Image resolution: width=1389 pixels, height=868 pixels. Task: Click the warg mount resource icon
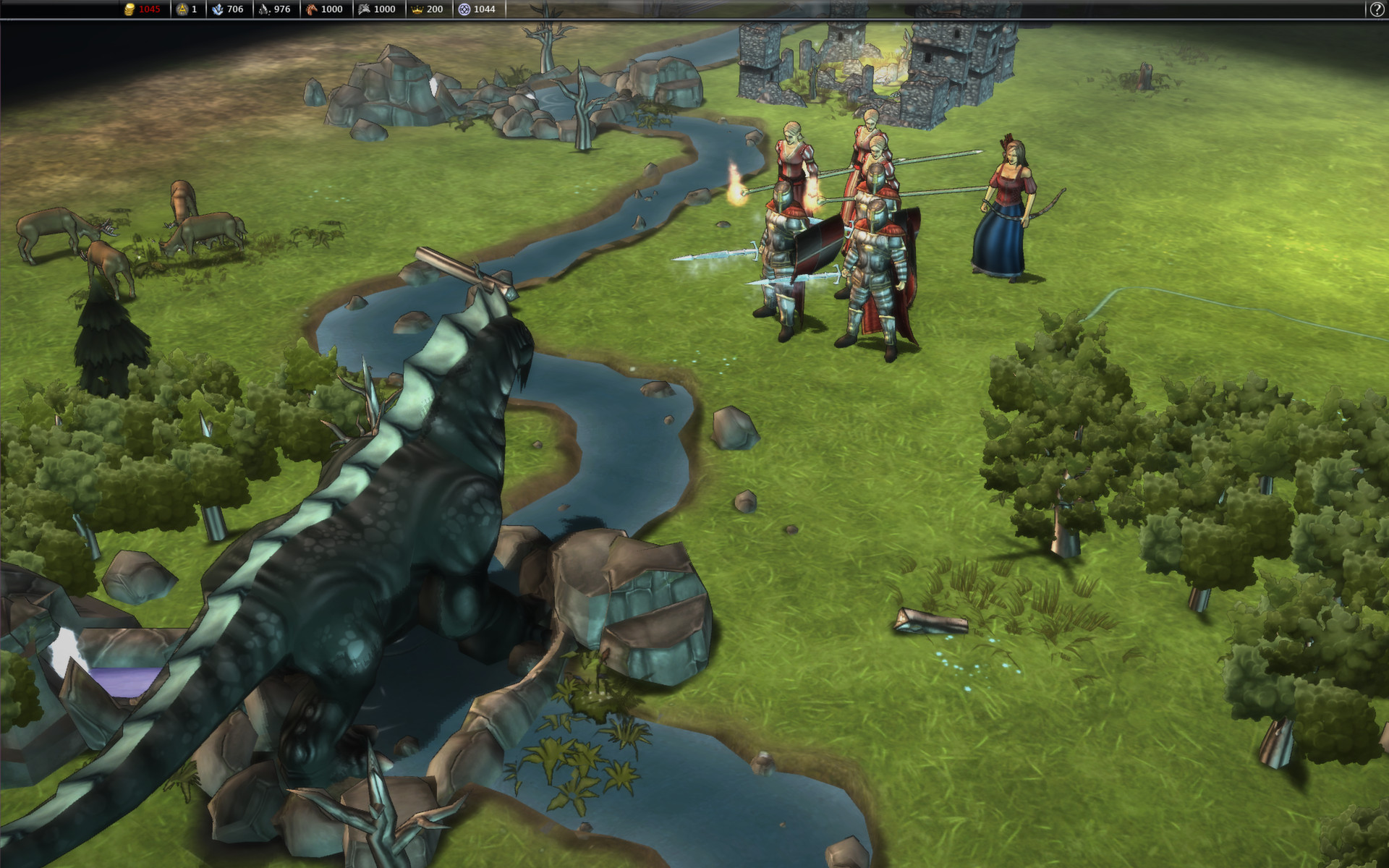coord(364,9)
